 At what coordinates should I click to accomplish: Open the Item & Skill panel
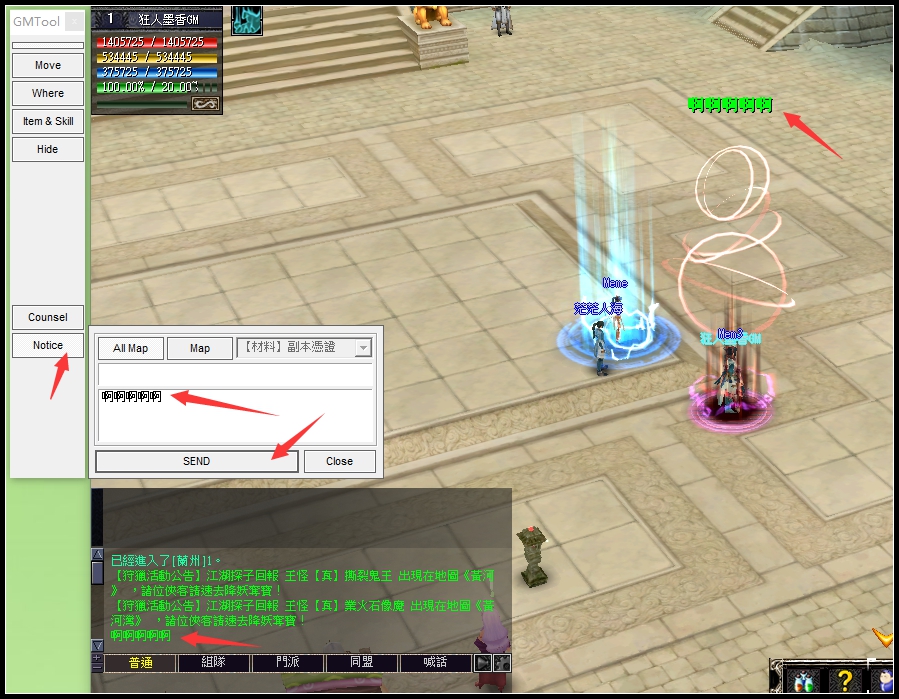[47, 121]
